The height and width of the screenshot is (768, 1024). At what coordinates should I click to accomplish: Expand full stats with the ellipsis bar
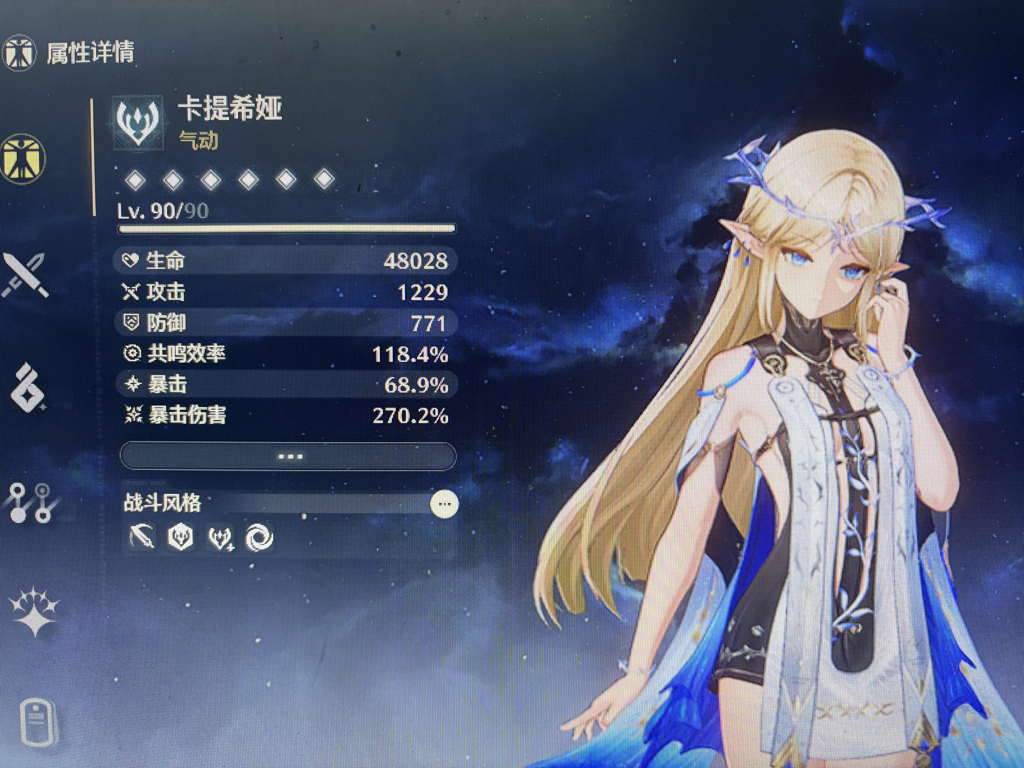288,456
